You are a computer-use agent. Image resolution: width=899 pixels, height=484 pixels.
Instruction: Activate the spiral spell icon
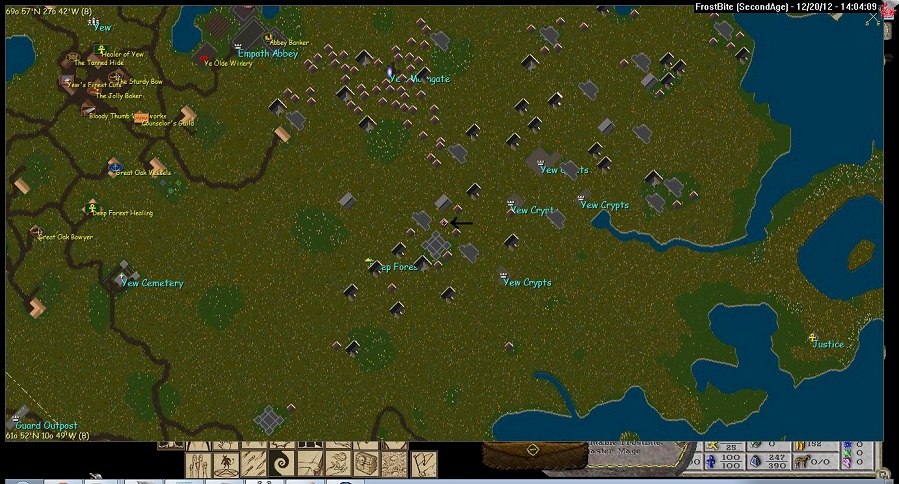pos(281,463)
